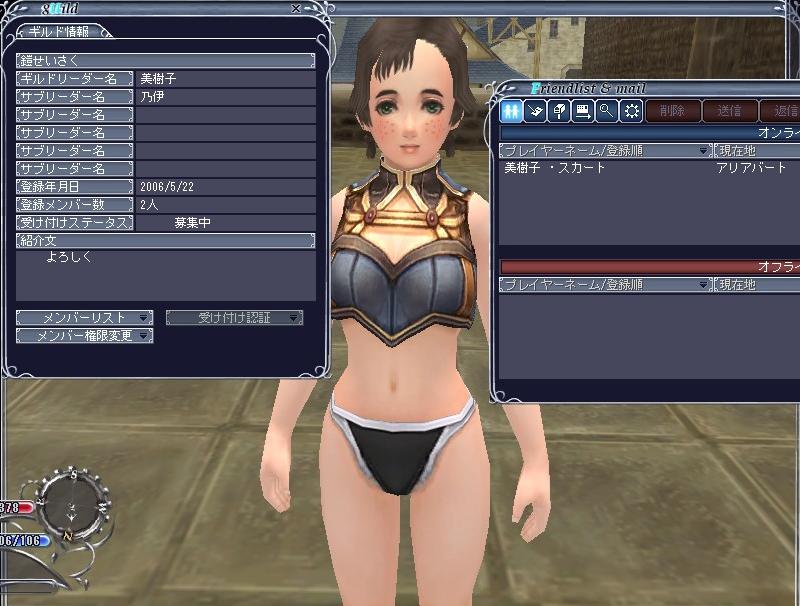Image resolution: width=800 pixels, height=606 pixels.
Task: Click the keyboard-arrow icon in Friendlist toolbar
Action: [583, 111]
